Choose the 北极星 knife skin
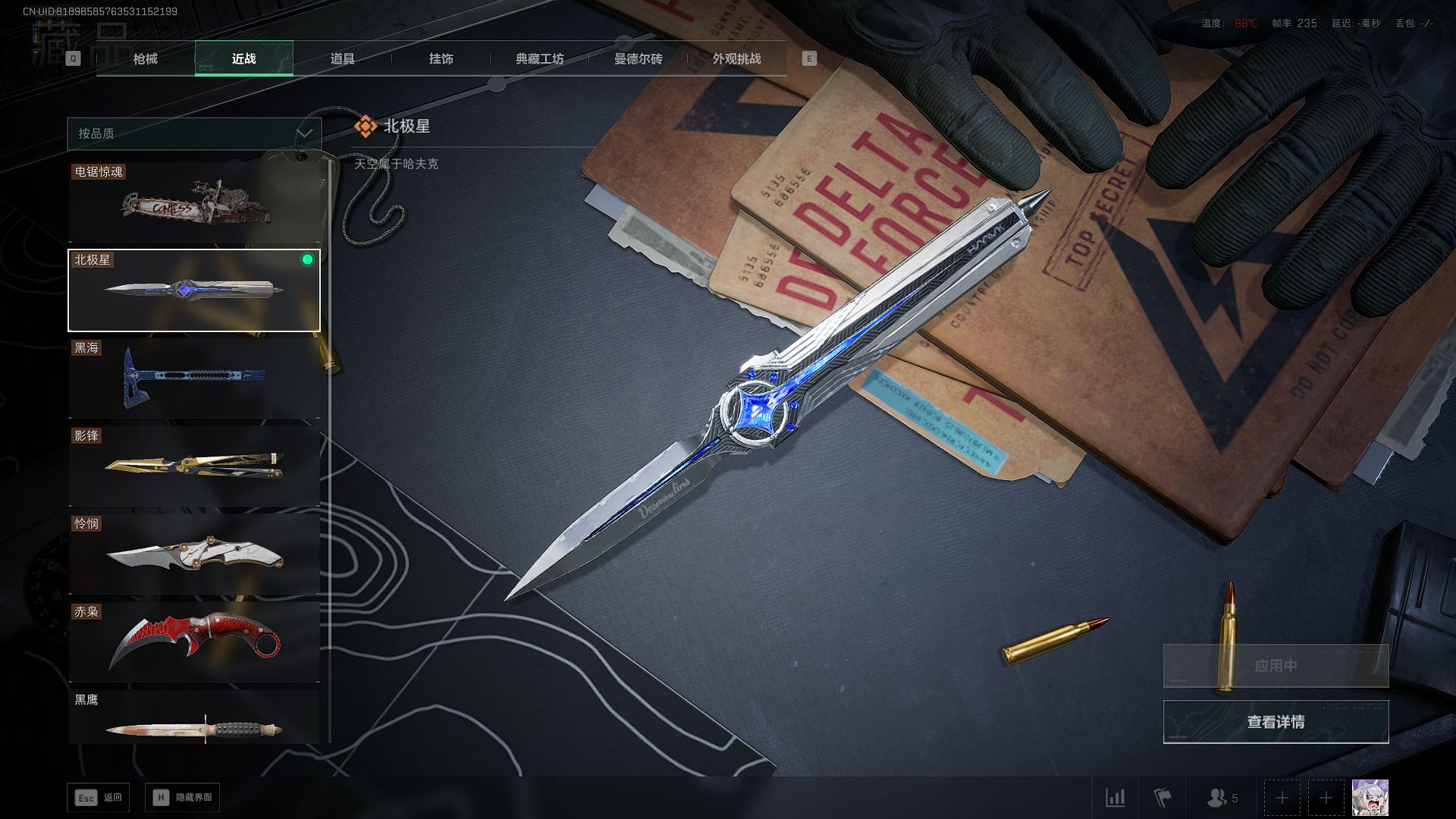Viewport: 1456px width, 819px height. 194,290
